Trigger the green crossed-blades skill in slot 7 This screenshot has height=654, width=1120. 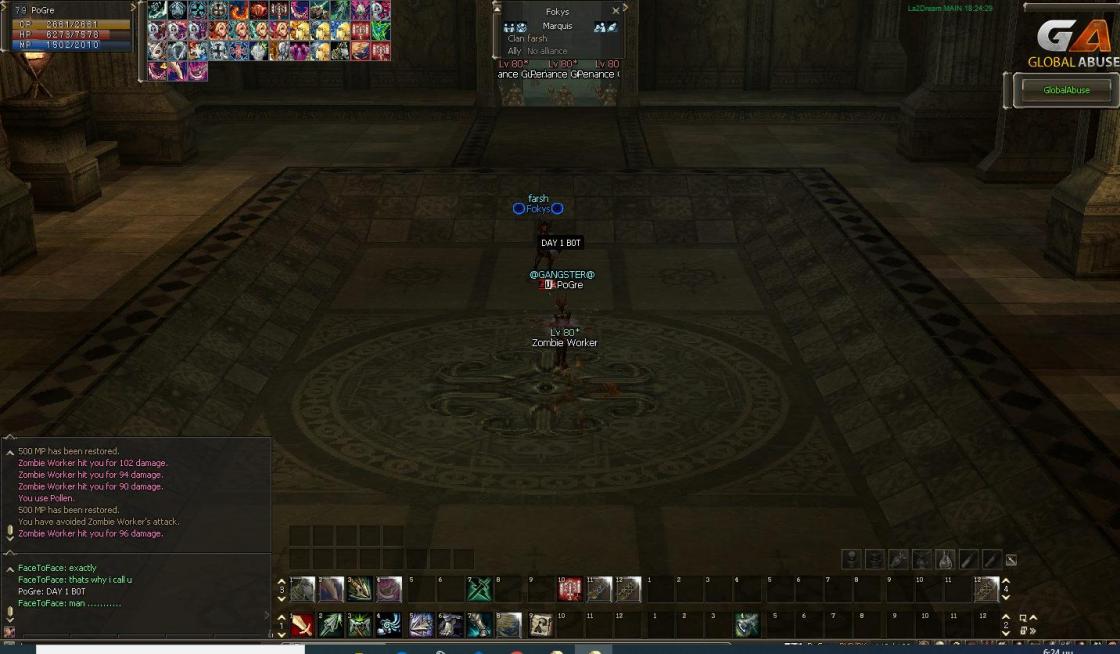click(x=479, y=589)
